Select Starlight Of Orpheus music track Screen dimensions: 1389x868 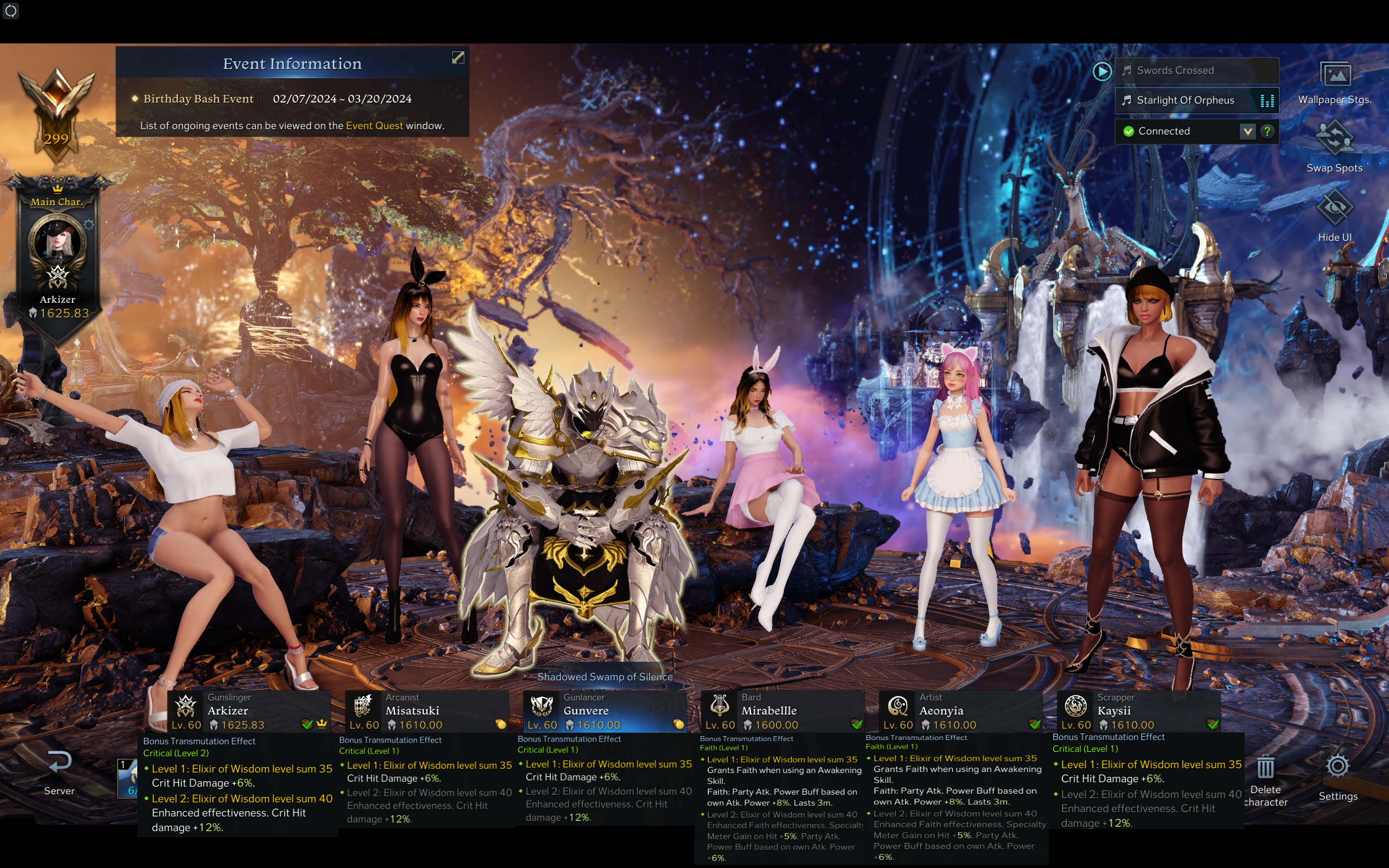point(1185,100)
